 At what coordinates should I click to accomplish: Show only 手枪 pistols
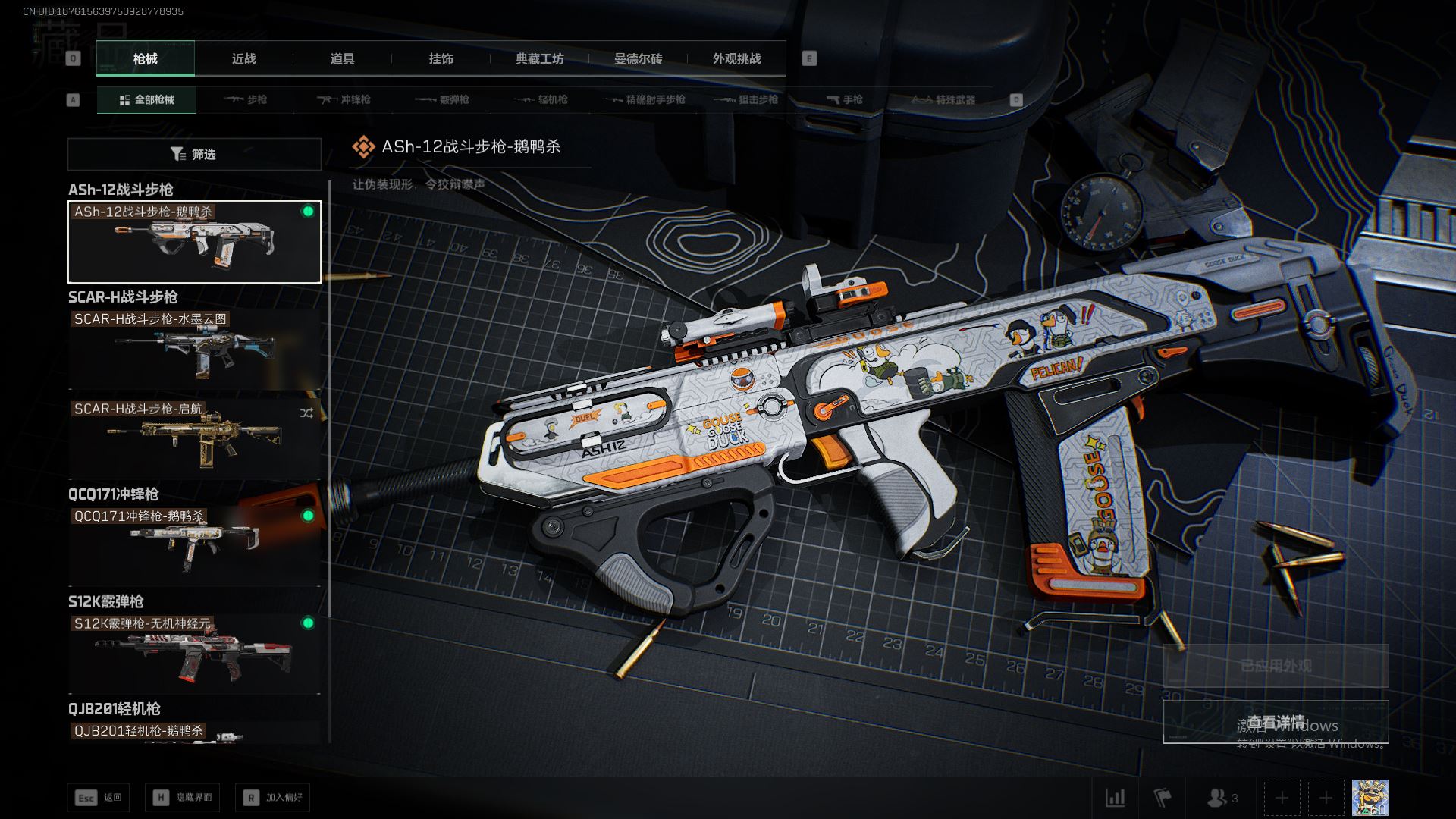pos(844,99)
